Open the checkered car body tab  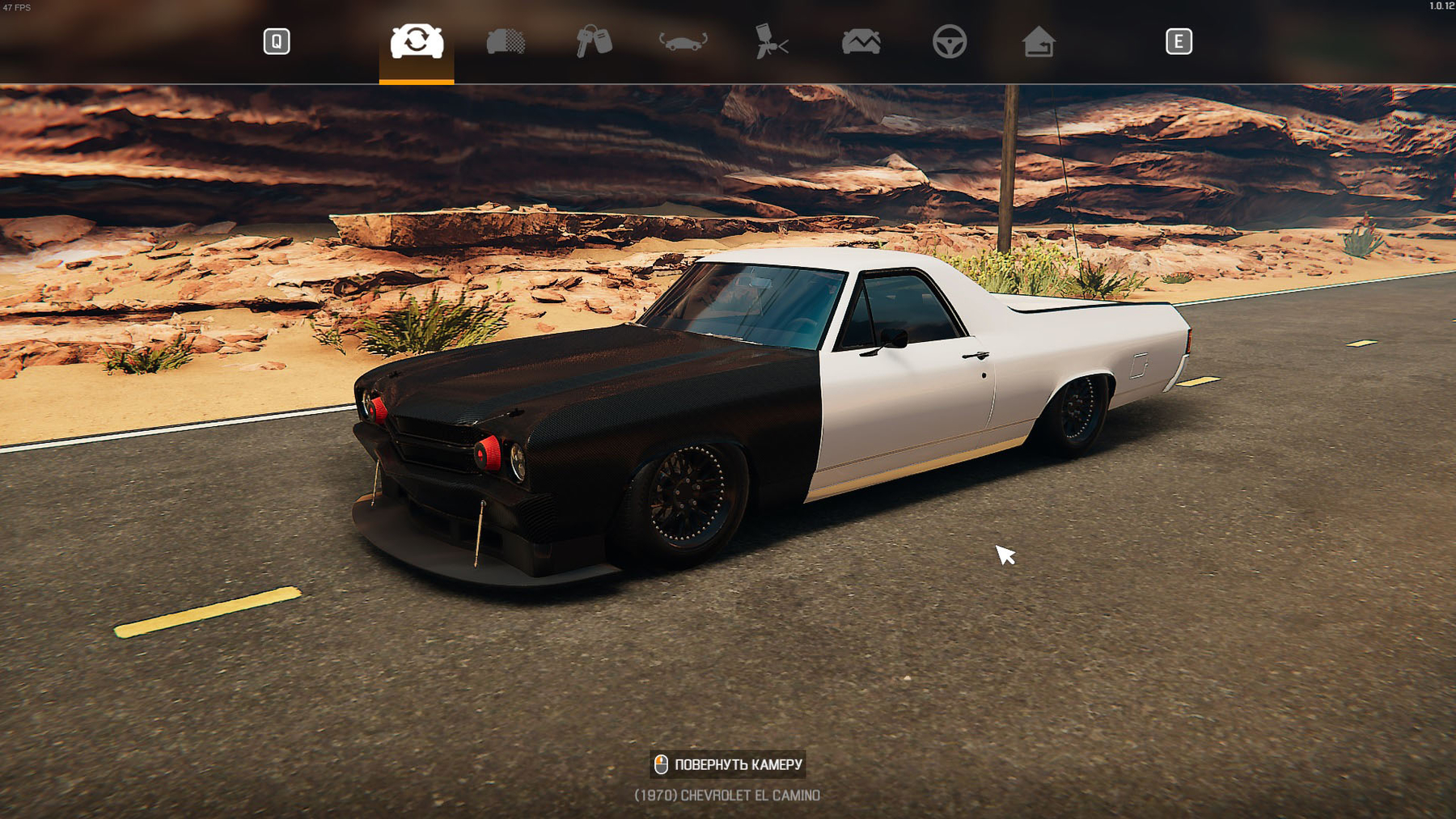pos(506,41)
